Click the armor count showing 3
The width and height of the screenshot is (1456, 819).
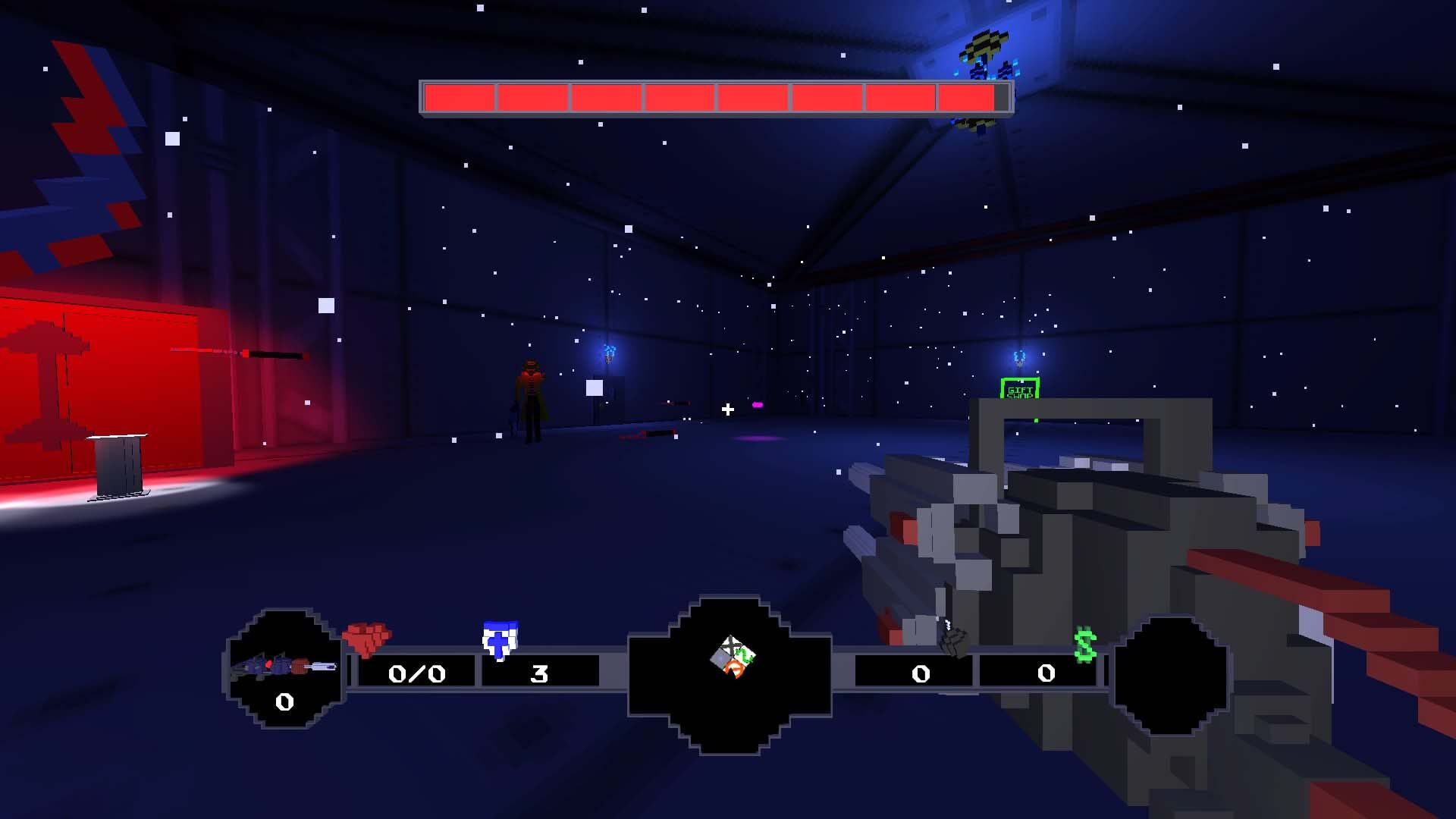point(540,674)
